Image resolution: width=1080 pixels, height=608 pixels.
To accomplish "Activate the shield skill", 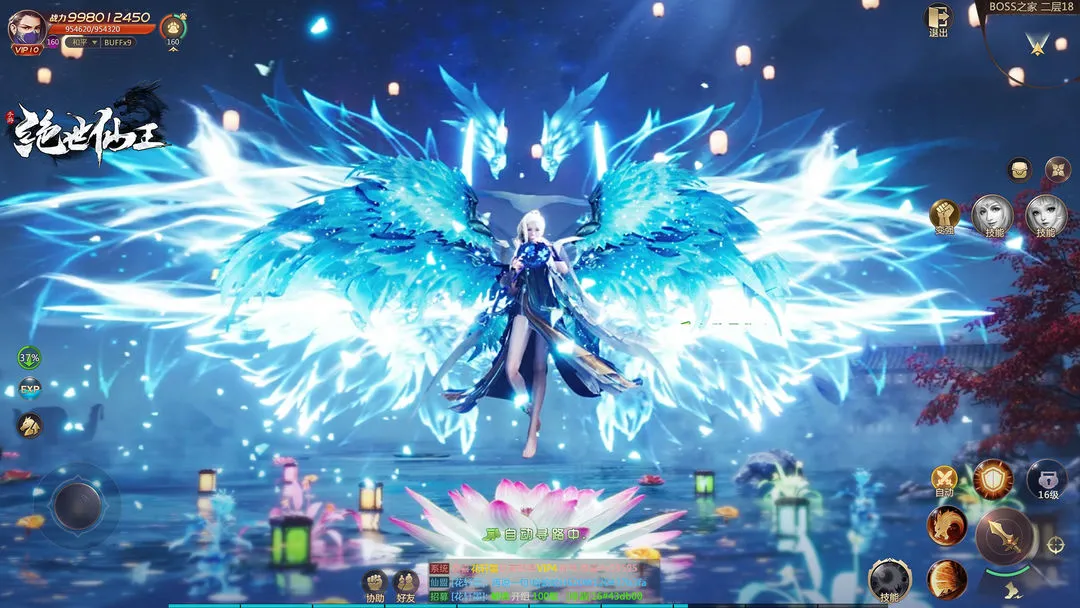I will [993, 480].
